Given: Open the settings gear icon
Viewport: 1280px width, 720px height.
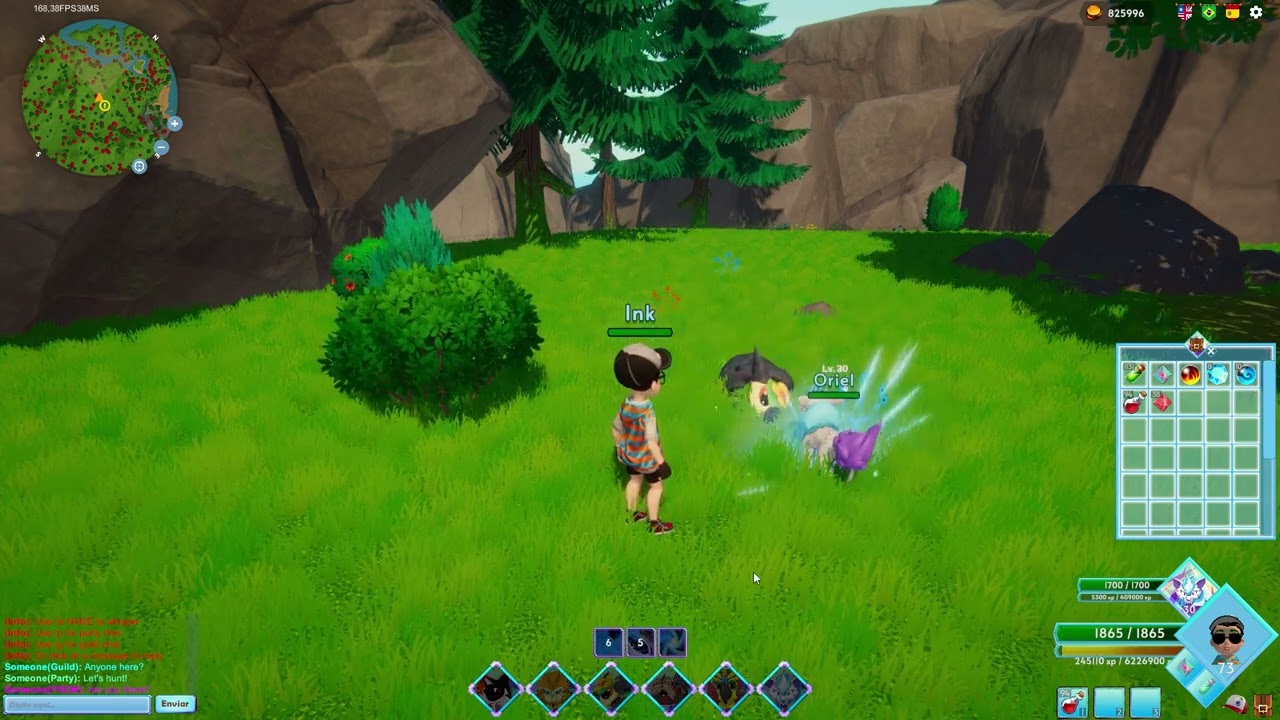Looking at the screenshot, I should pos(1256,13).
